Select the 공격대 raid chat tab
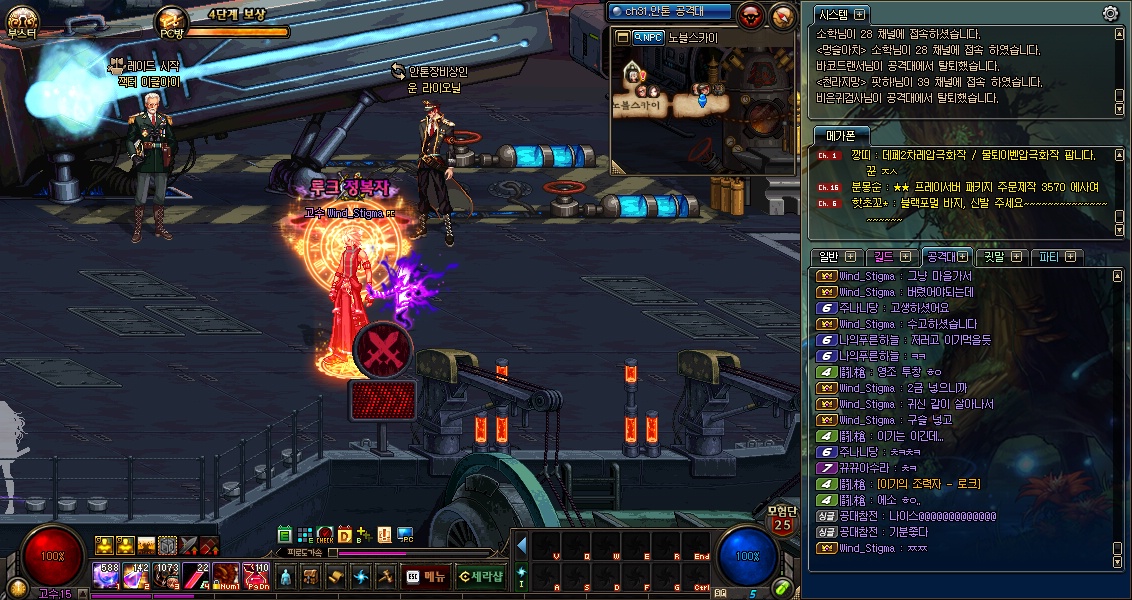 pyautogui.click(x=945, y=257)
